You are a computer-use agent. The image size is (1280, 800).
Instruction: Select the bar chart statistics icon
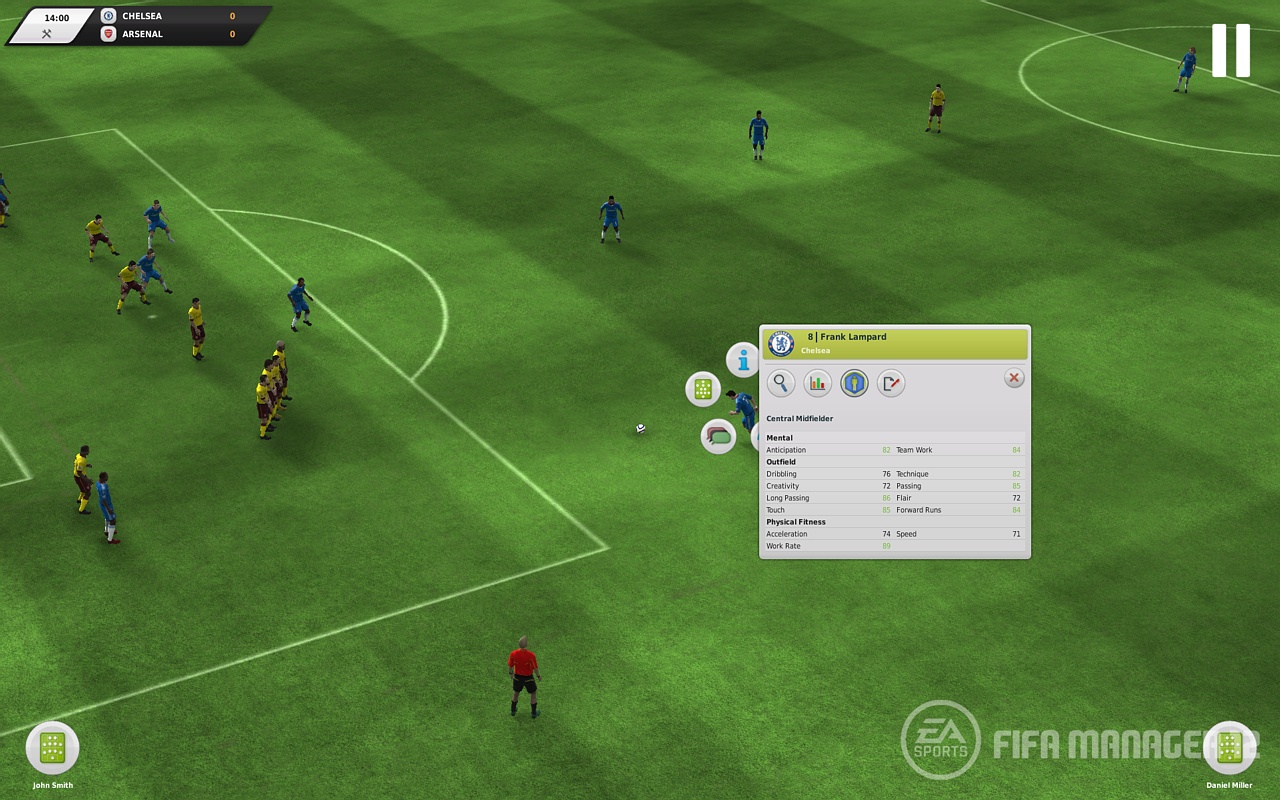point(817,382)
